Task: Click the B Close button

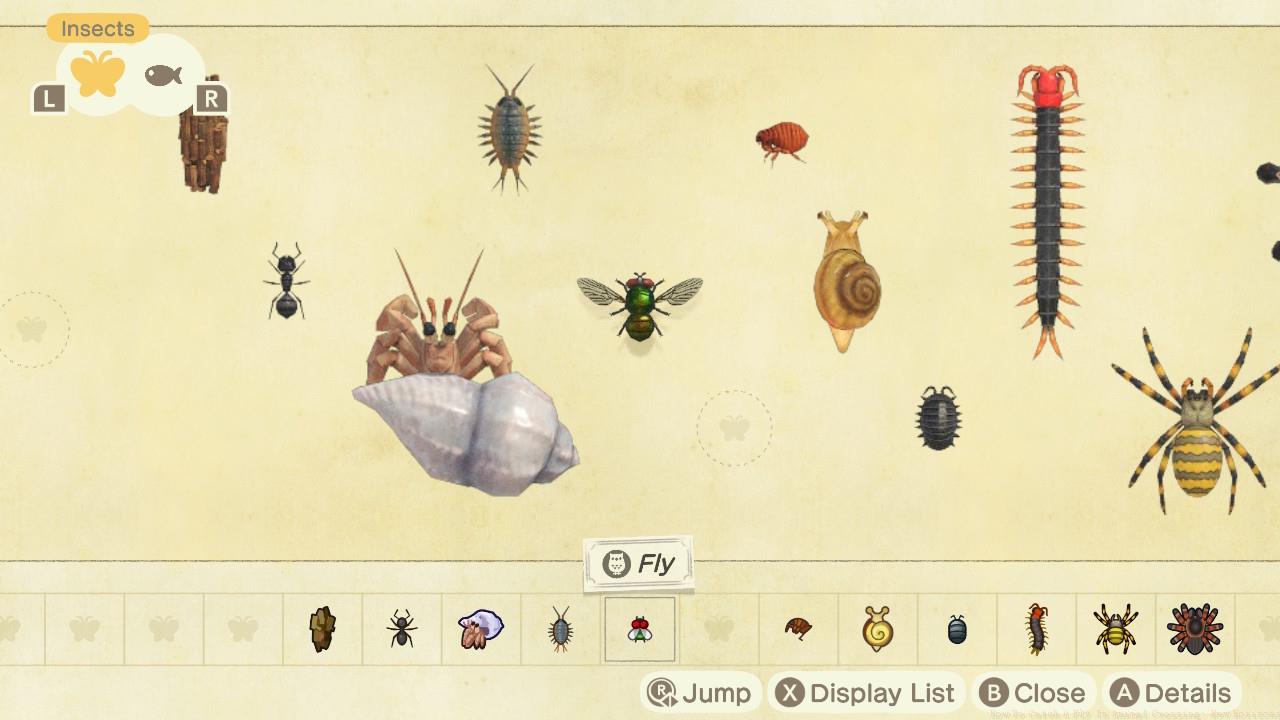Action: tap(1036, 691)
